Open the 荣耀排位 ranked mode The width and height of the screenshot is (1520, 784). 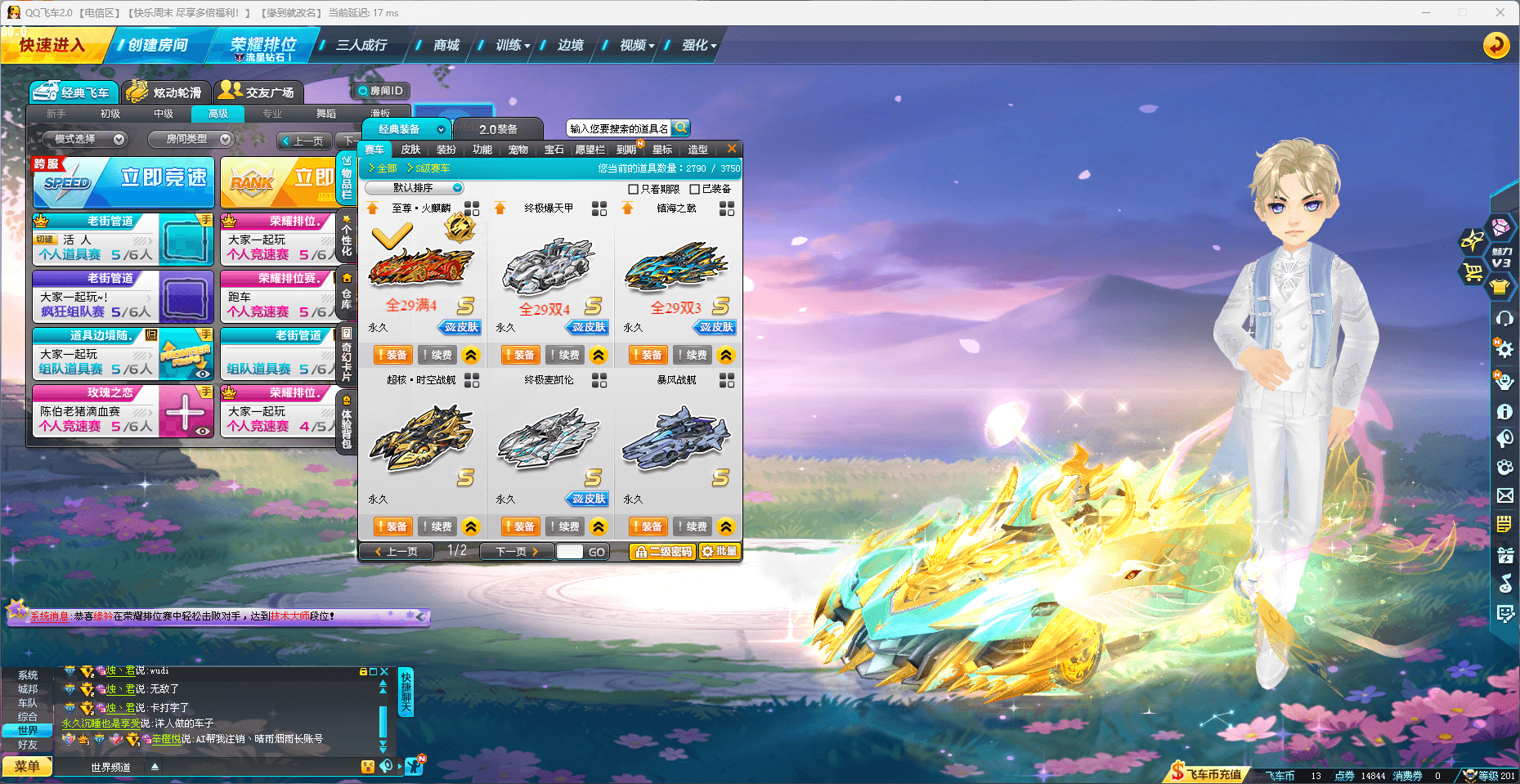click(262, 45)
